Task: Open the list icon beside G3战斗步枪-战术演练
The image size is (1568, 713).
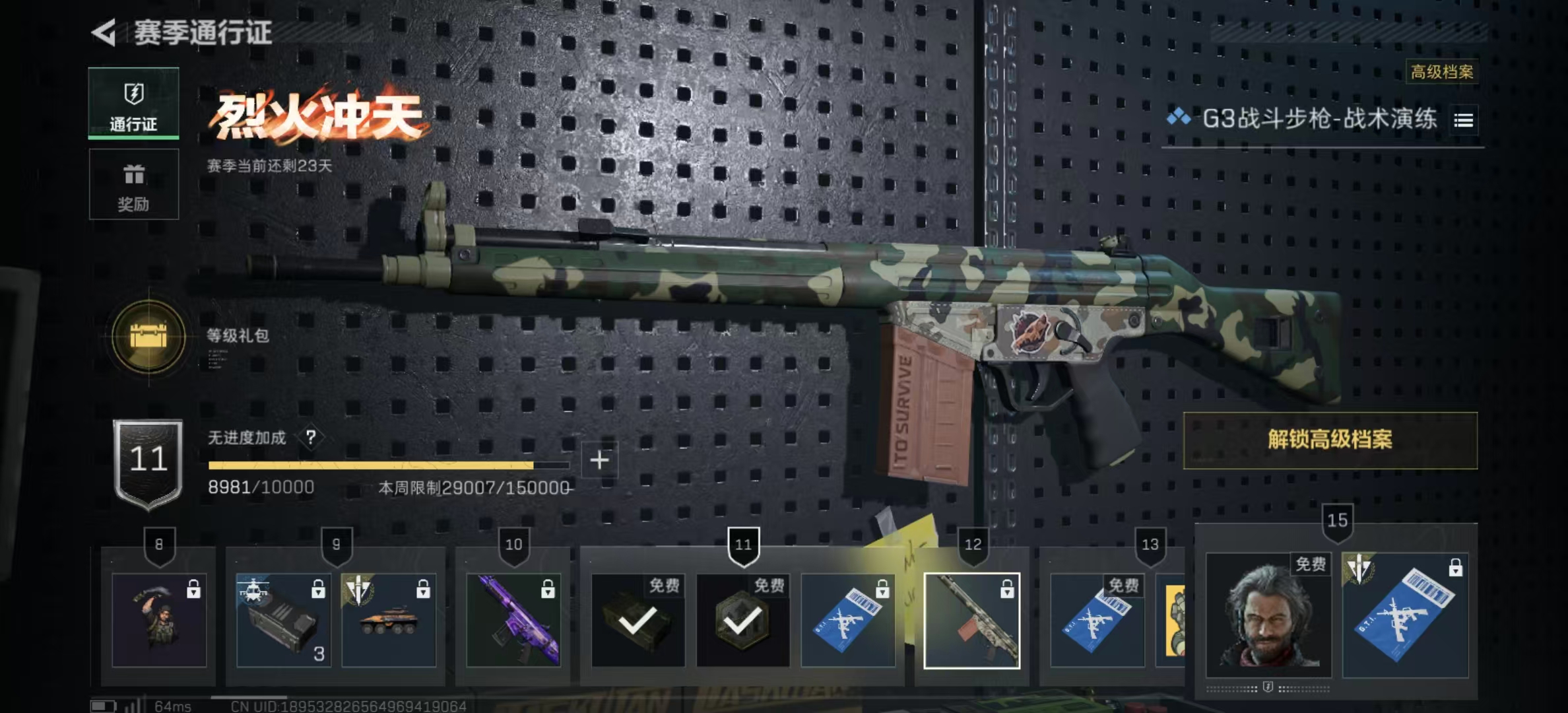Action: [x=1463, y=120]
